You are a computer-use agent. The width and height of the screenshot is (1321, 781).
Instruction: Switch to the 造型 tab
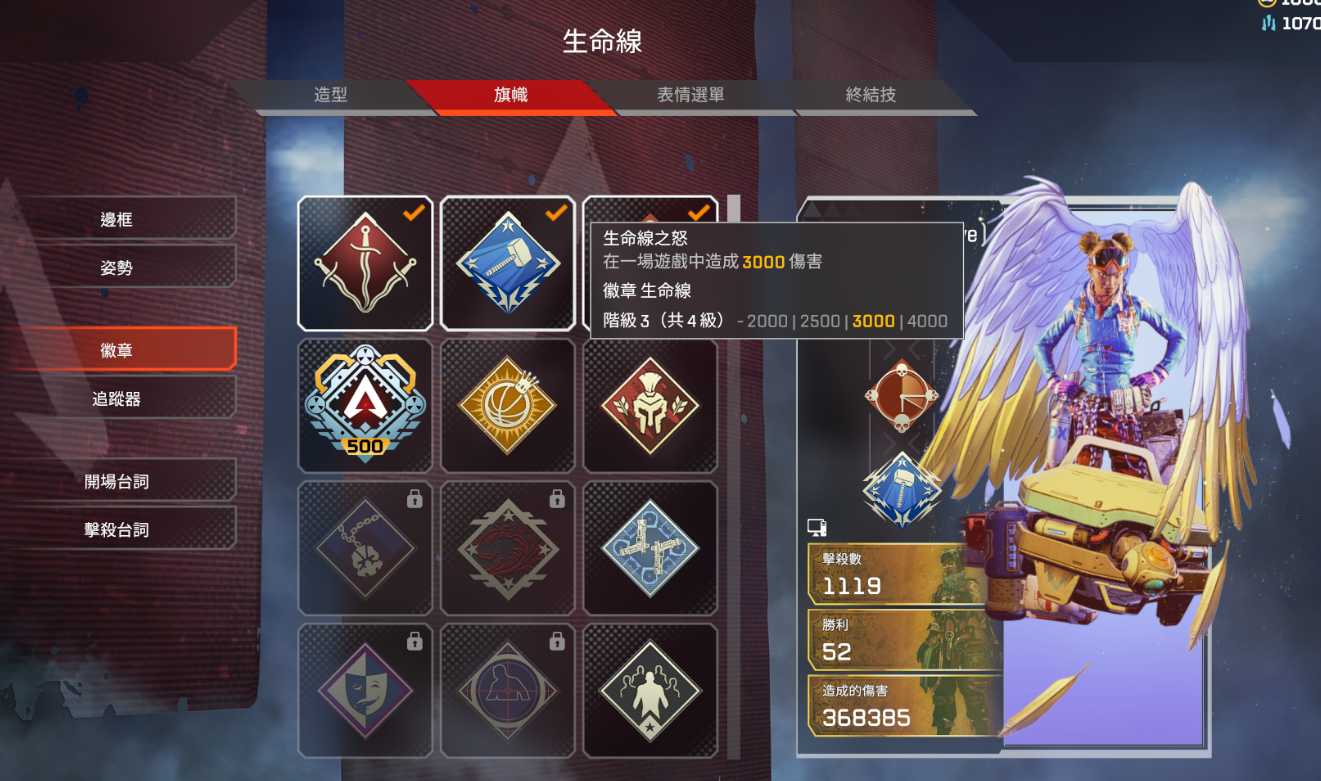[x=330, y=95]
